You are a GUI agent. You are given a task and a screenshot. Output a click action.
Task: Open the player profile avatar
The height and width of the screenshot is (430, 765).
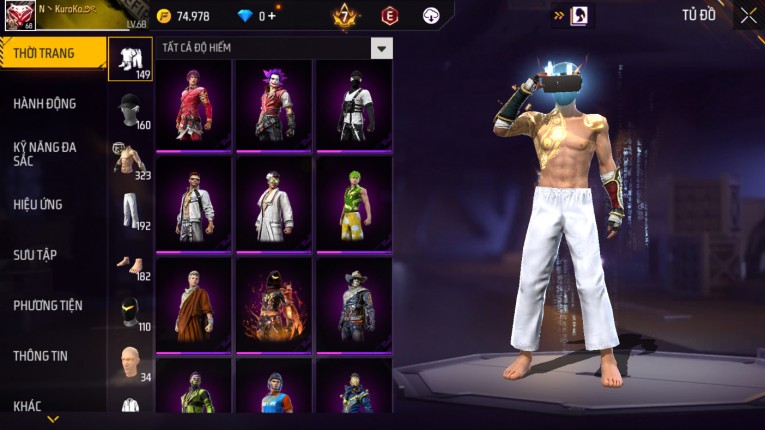(20, 15)
